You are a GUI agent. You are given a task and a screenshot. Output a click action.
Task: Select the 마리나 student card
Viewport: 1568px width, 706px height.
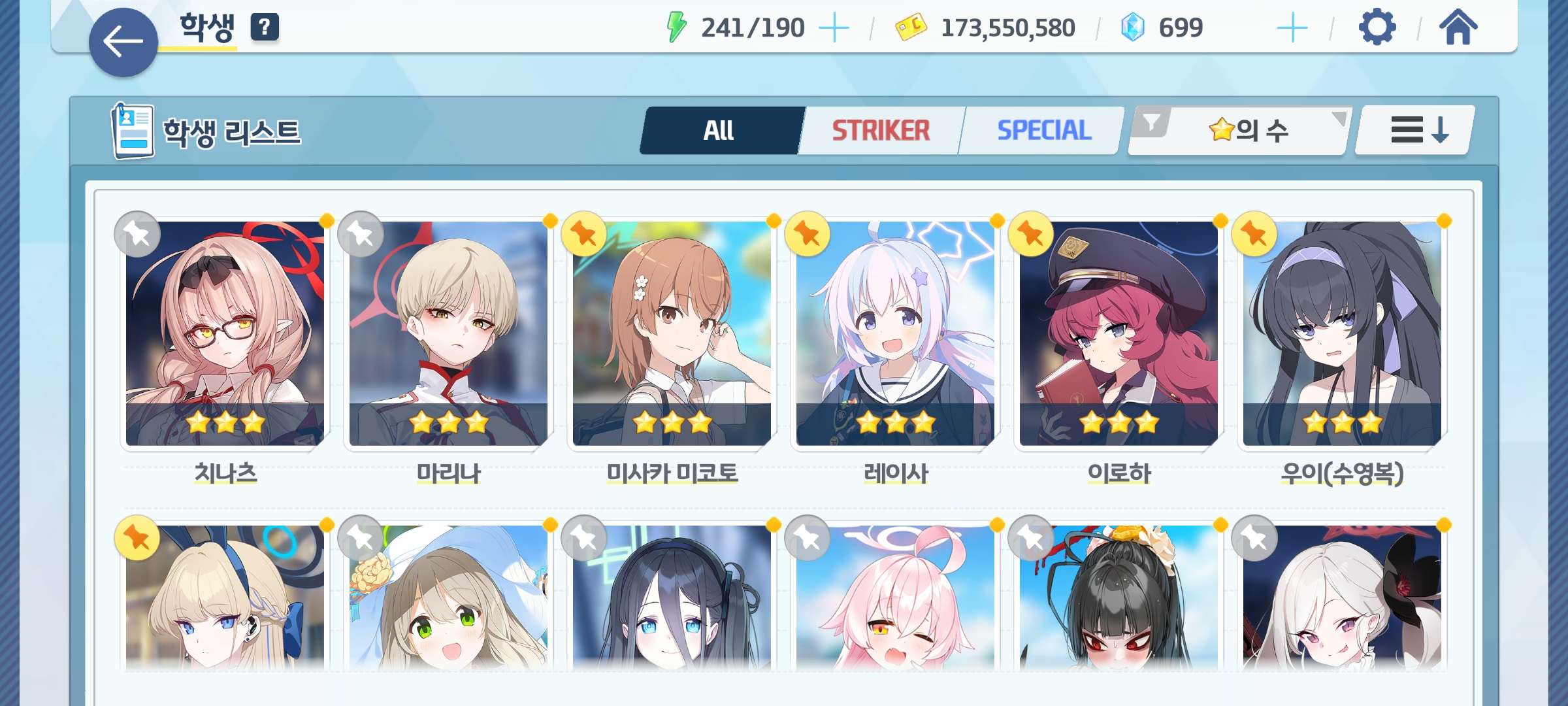[448, 333]
